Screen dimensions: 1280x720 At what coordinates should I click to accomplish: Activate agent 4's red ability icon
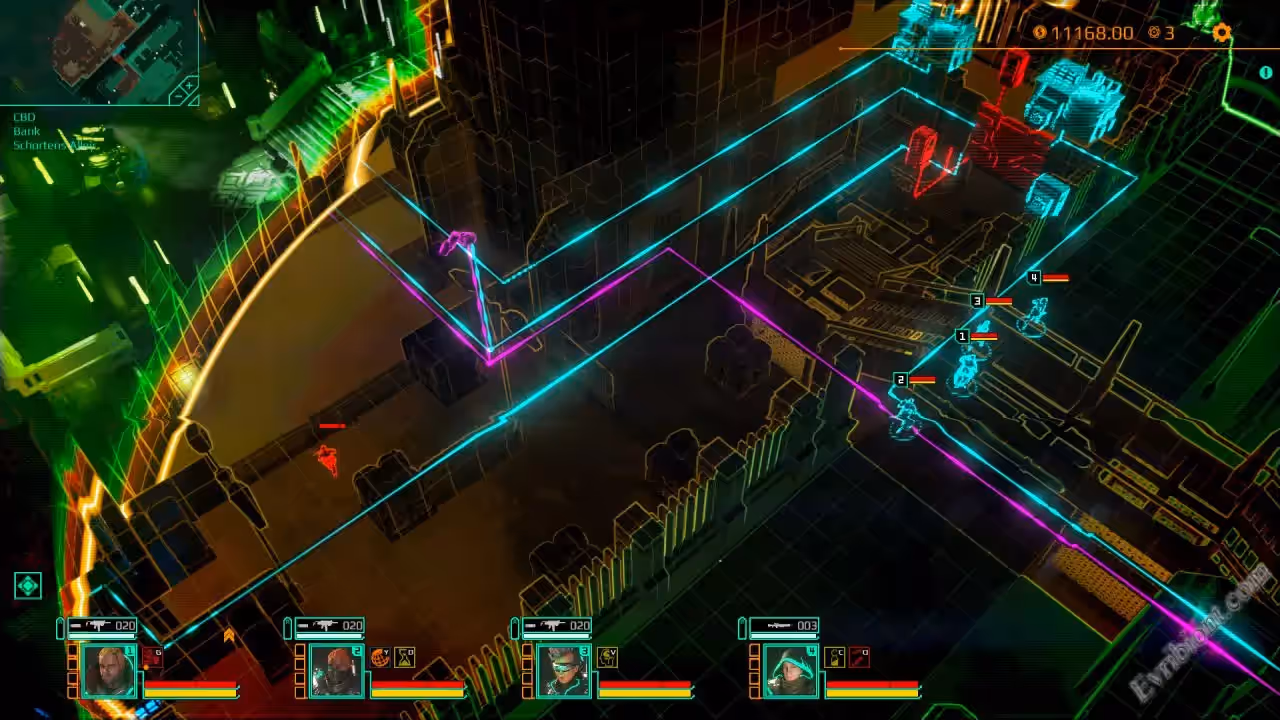coord(858,657)
